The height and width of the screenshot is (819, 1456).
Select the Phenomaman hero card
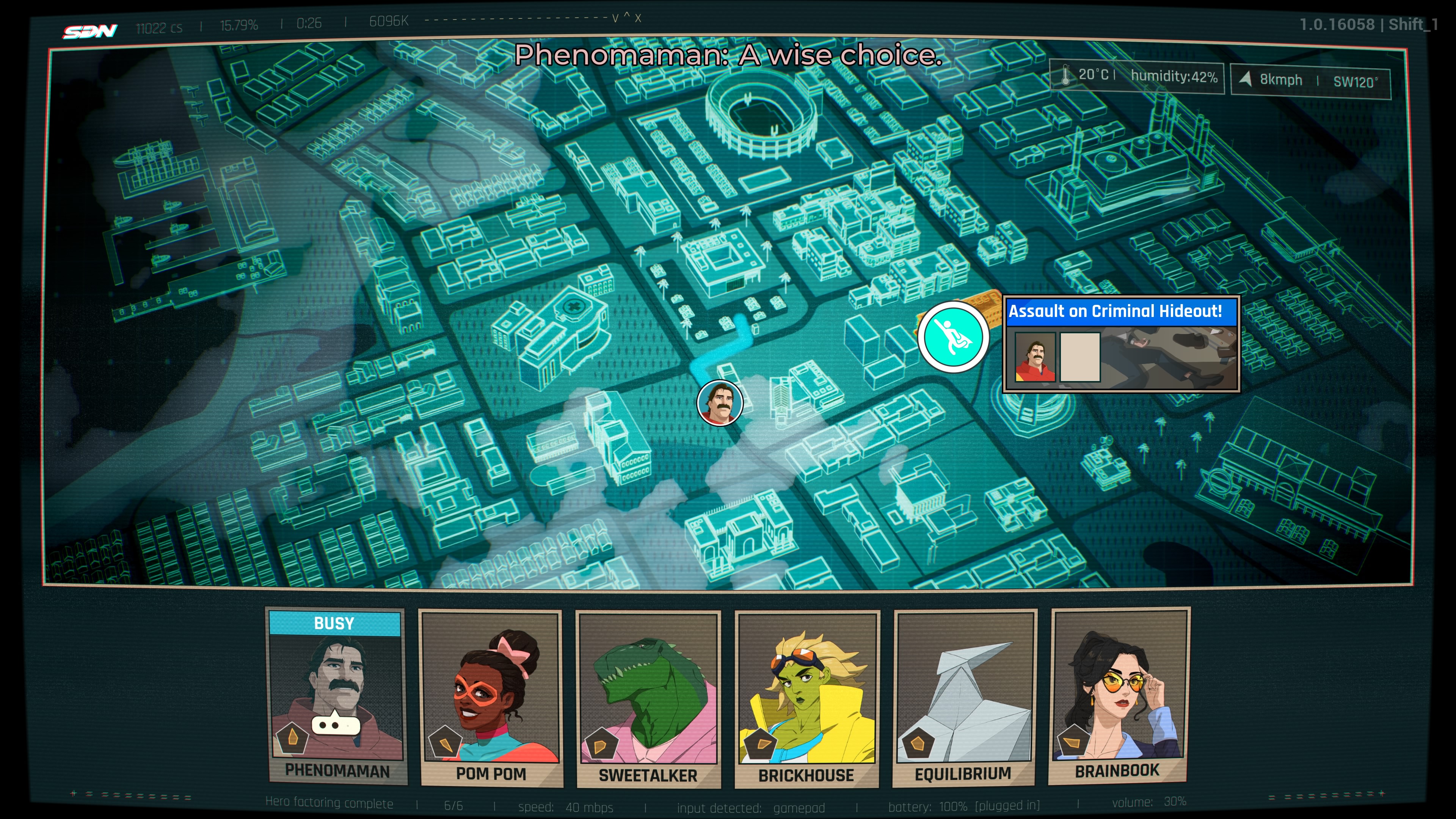point(337,697)
